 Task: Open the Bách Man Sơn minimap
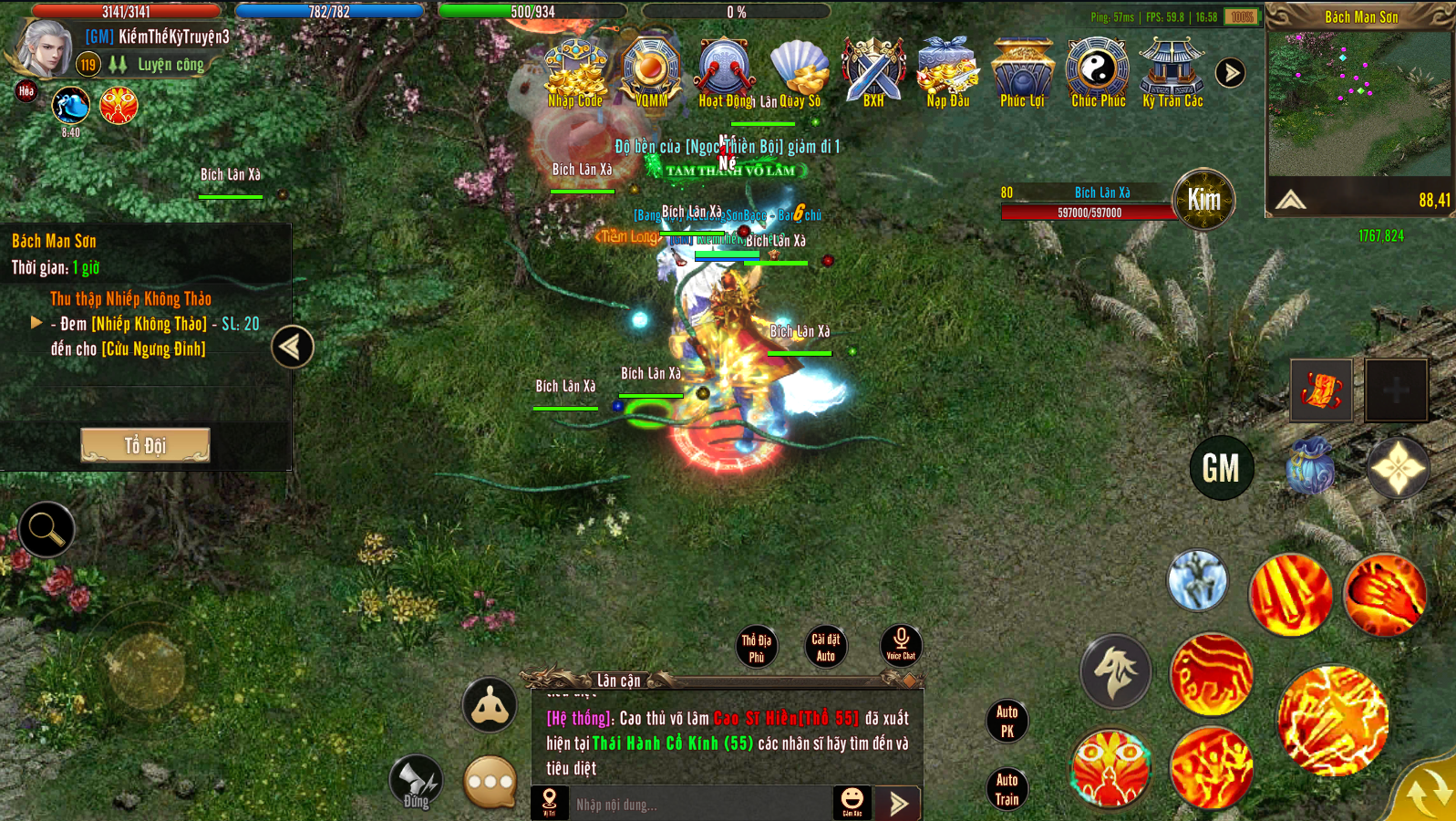[1358, 105]
